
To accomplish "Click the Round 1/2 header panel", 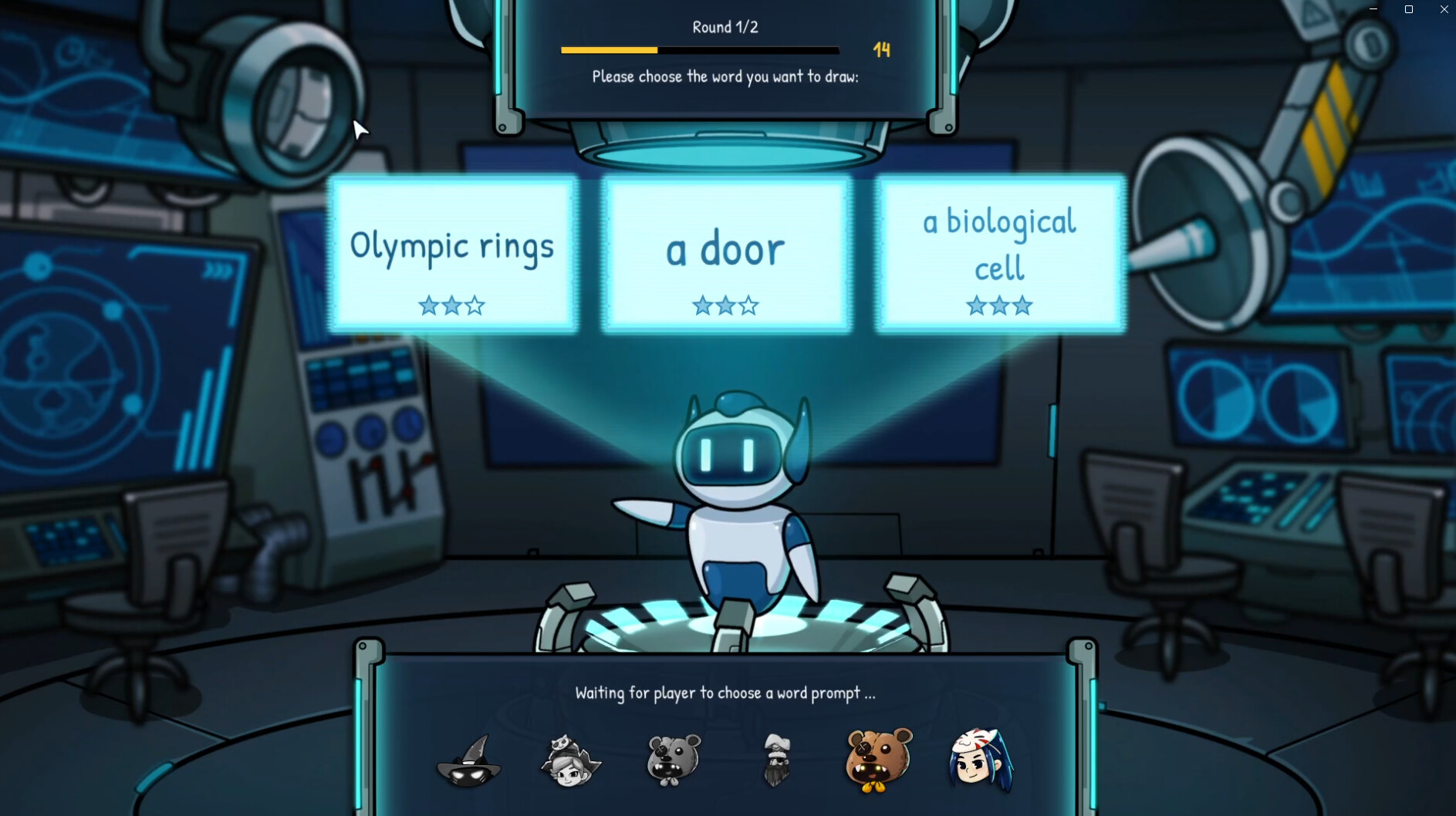I will [724, 27].
